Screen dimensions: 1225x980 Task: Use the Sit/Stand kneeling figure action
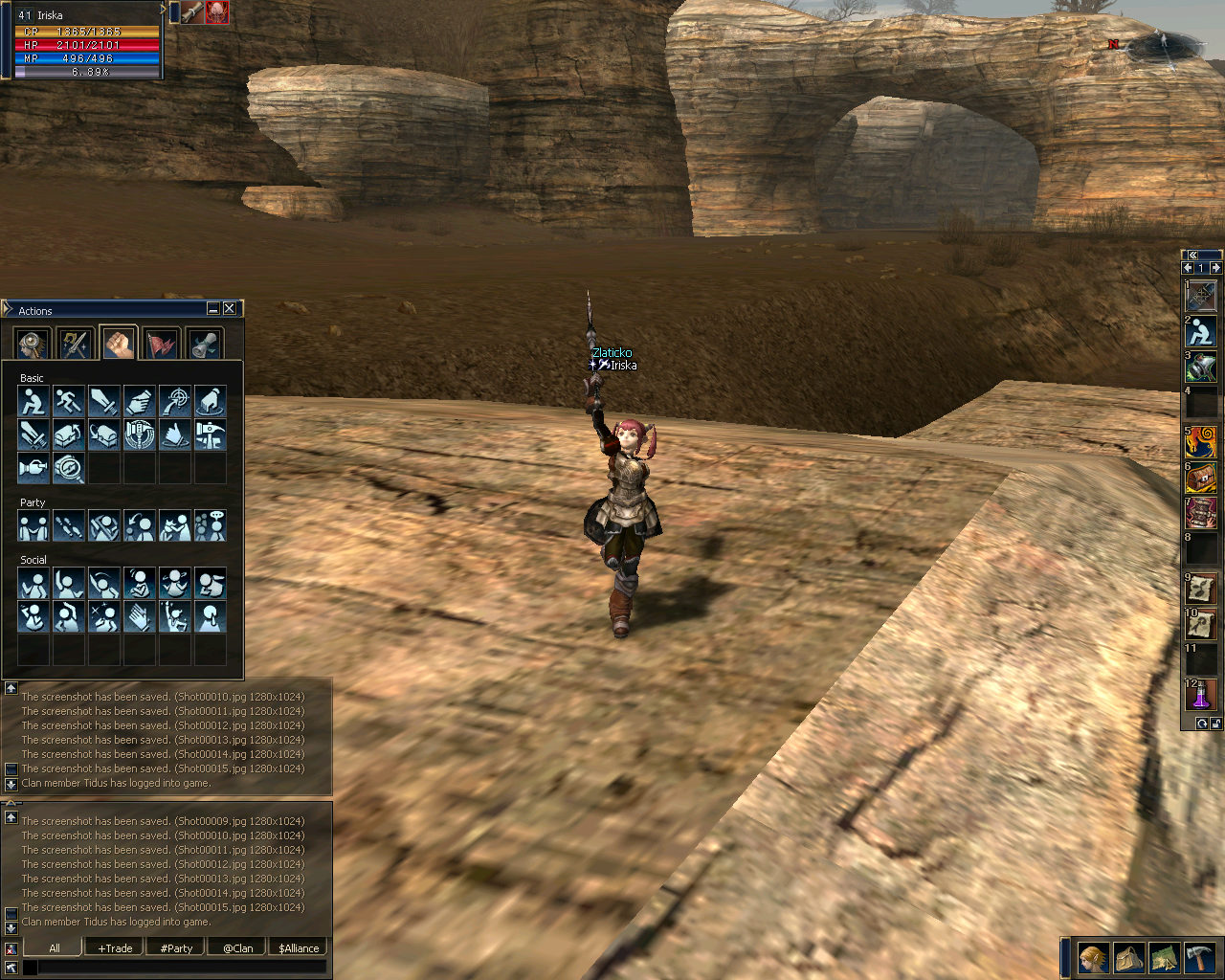pyautogui.click(x=33, y=400)
